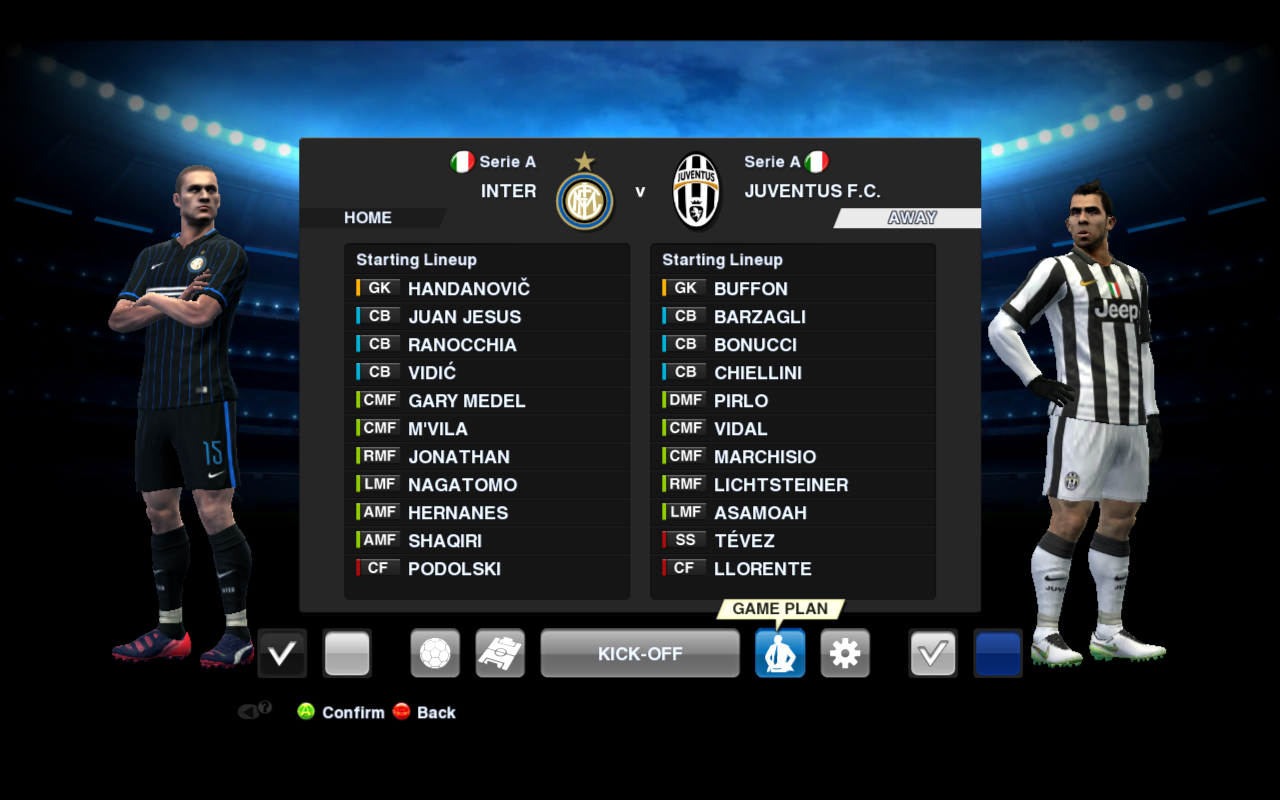The width and height of the screenshot is (1280, 800).
Task: Open match settings via the gear icon
Action: tap(845, 653)
